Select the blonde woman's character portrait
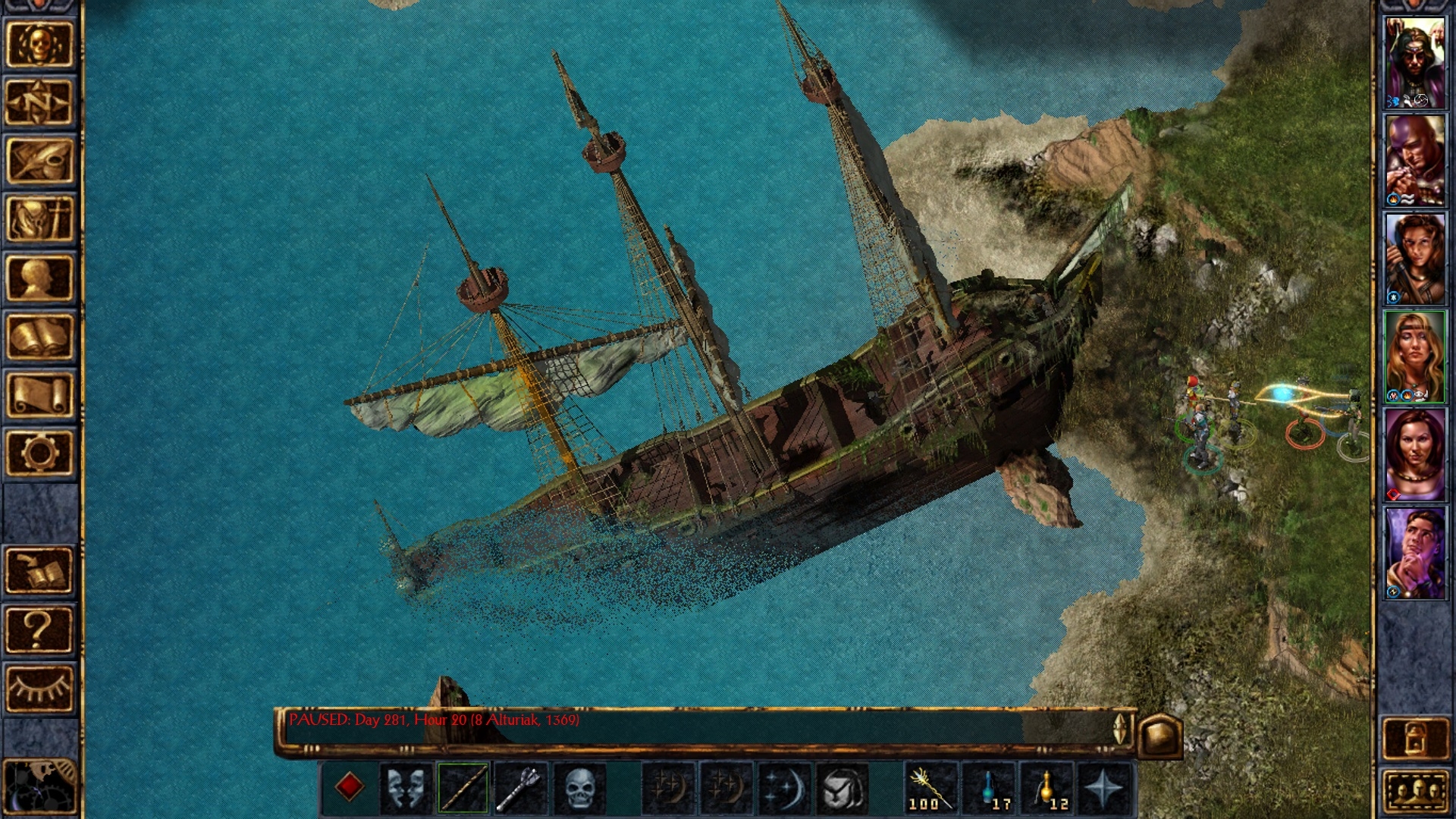This screenshot has width=1456, height=819. (1415, 356)
